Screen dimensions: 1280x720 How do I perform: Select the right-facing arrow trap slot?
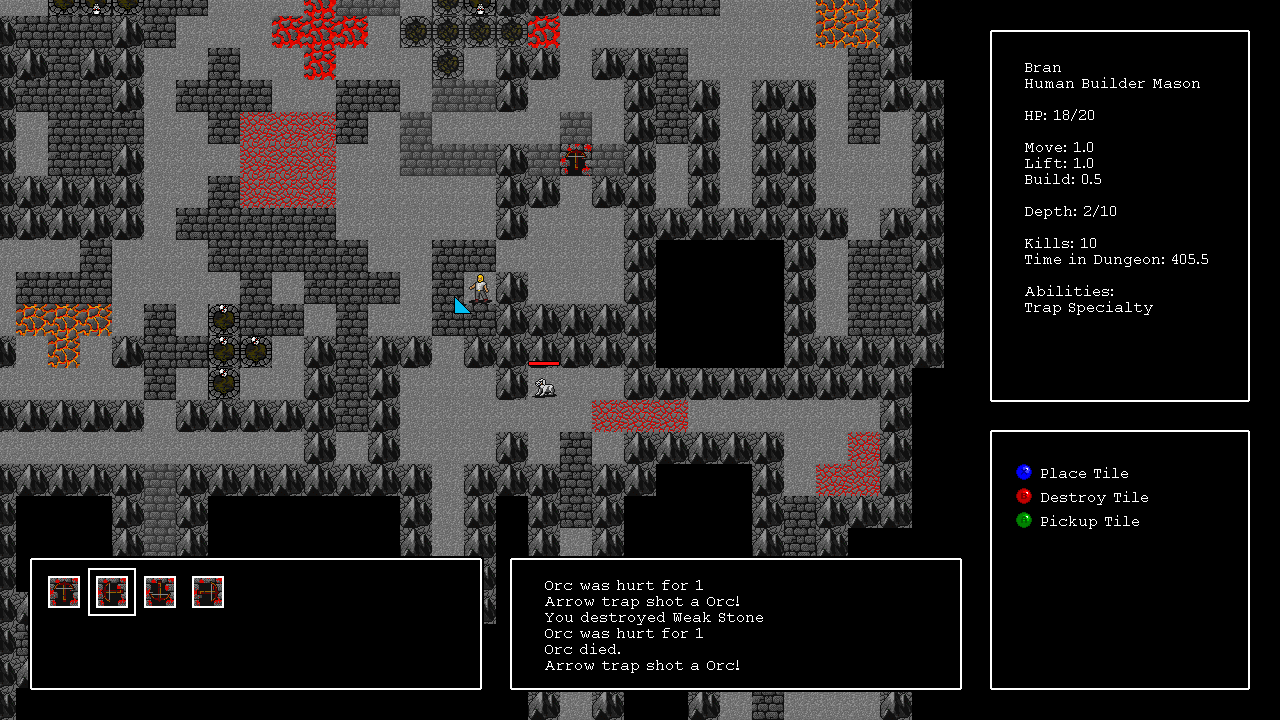coord(208,592)
